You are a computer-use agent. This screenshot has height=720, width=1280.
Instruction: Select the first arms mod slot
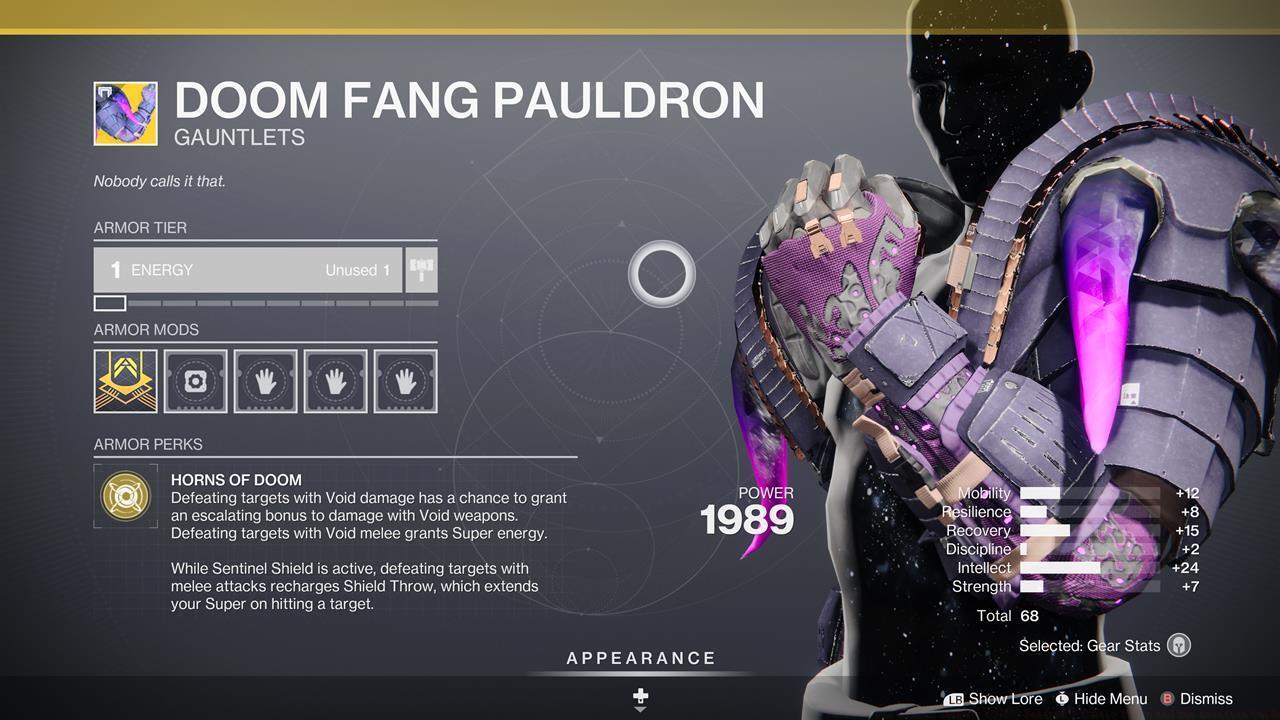click(265, 380)
